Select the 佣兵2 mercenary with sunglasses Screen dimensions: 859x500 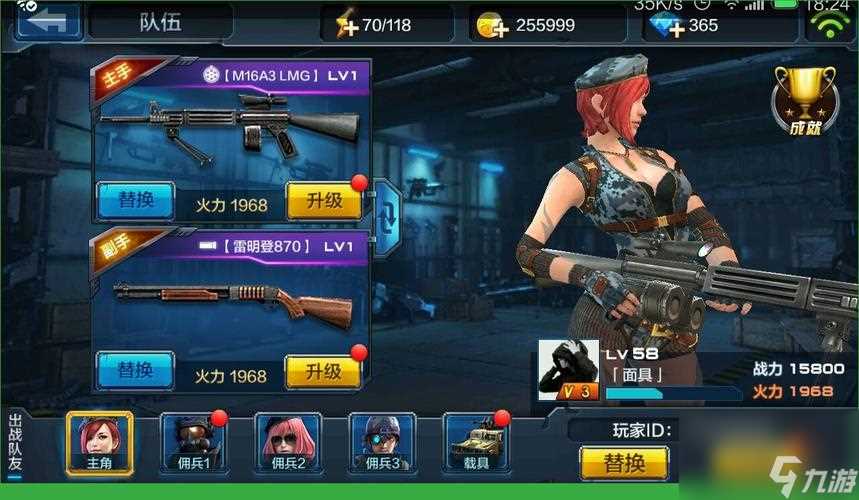[288, 441]
